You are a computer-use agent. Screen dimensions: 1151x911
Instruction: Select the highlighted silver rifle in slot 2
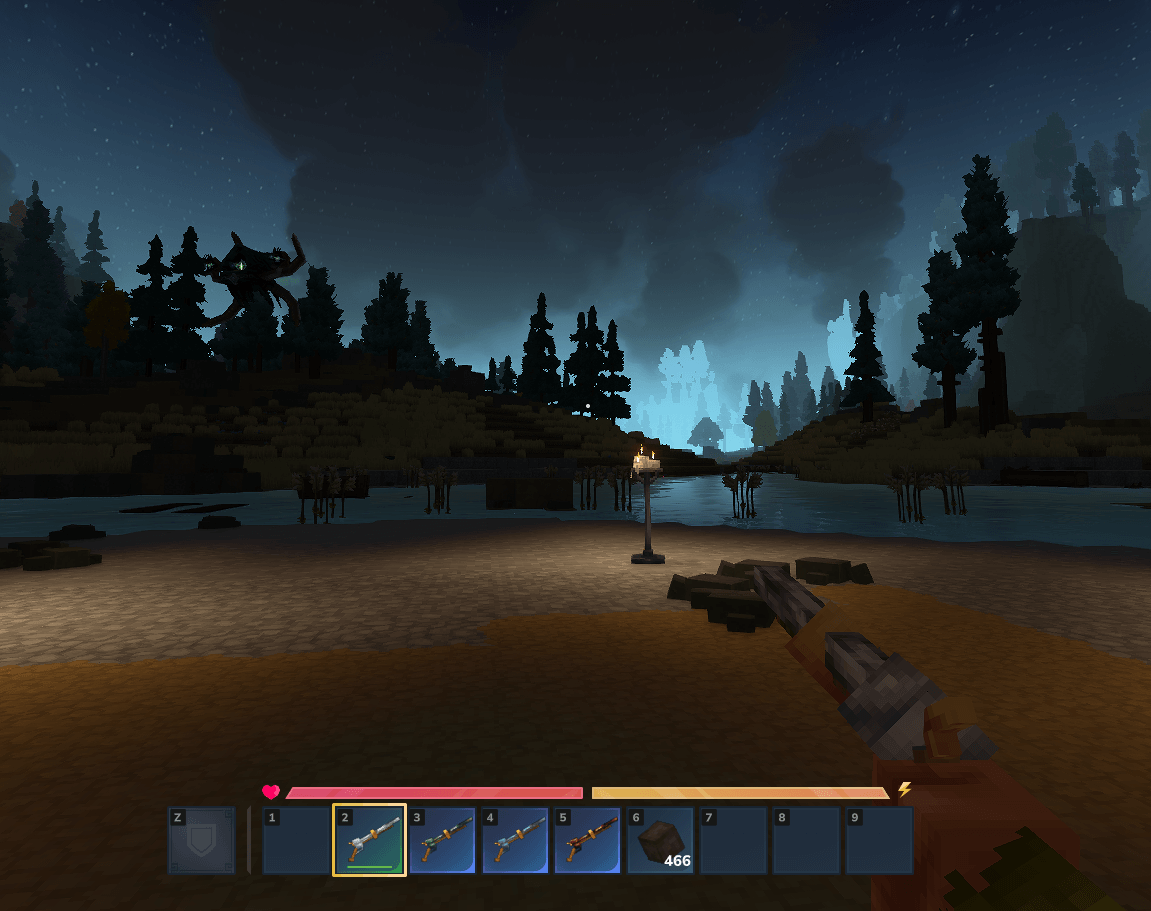click(369, 840)
